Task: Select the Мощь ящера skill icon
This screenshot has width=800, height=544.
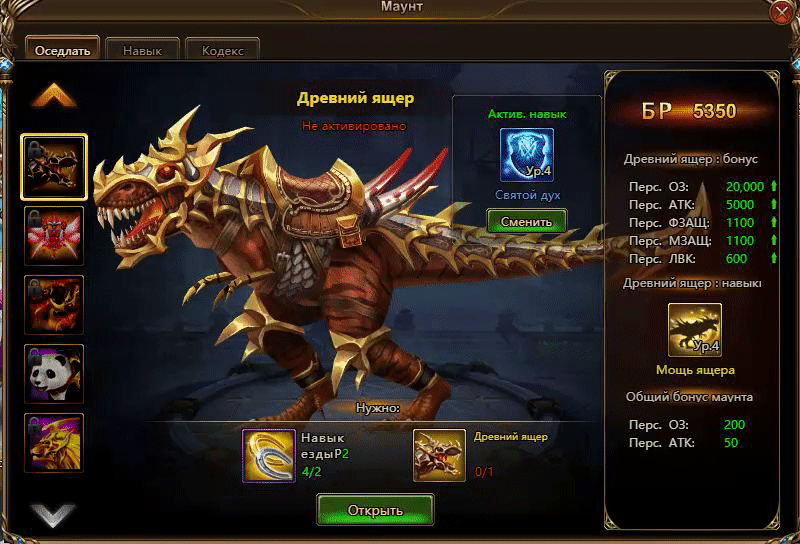Action: click(694, 330)
